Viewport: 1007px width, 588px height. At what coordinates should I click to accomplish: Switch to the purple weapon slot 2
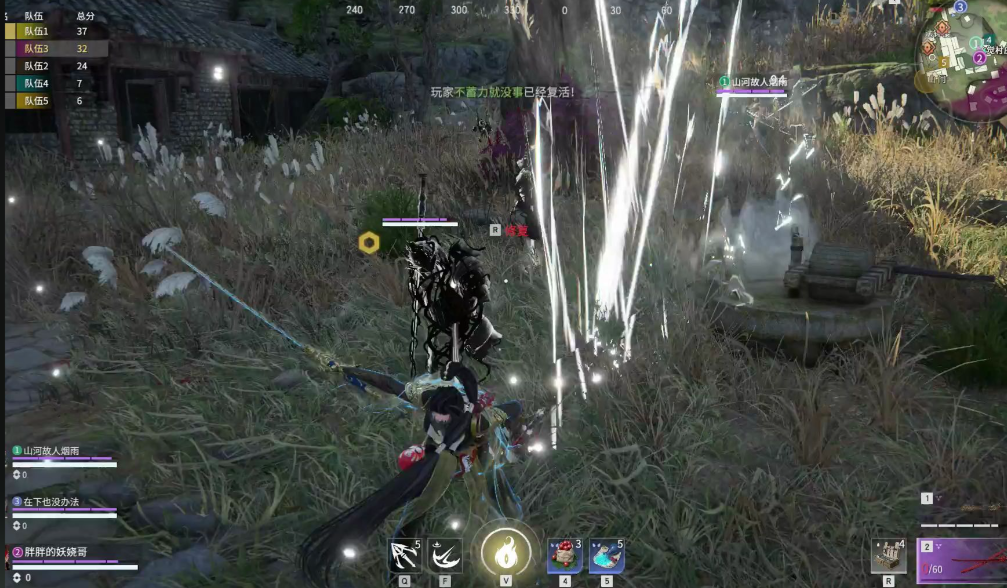click(x=962, y=562)
